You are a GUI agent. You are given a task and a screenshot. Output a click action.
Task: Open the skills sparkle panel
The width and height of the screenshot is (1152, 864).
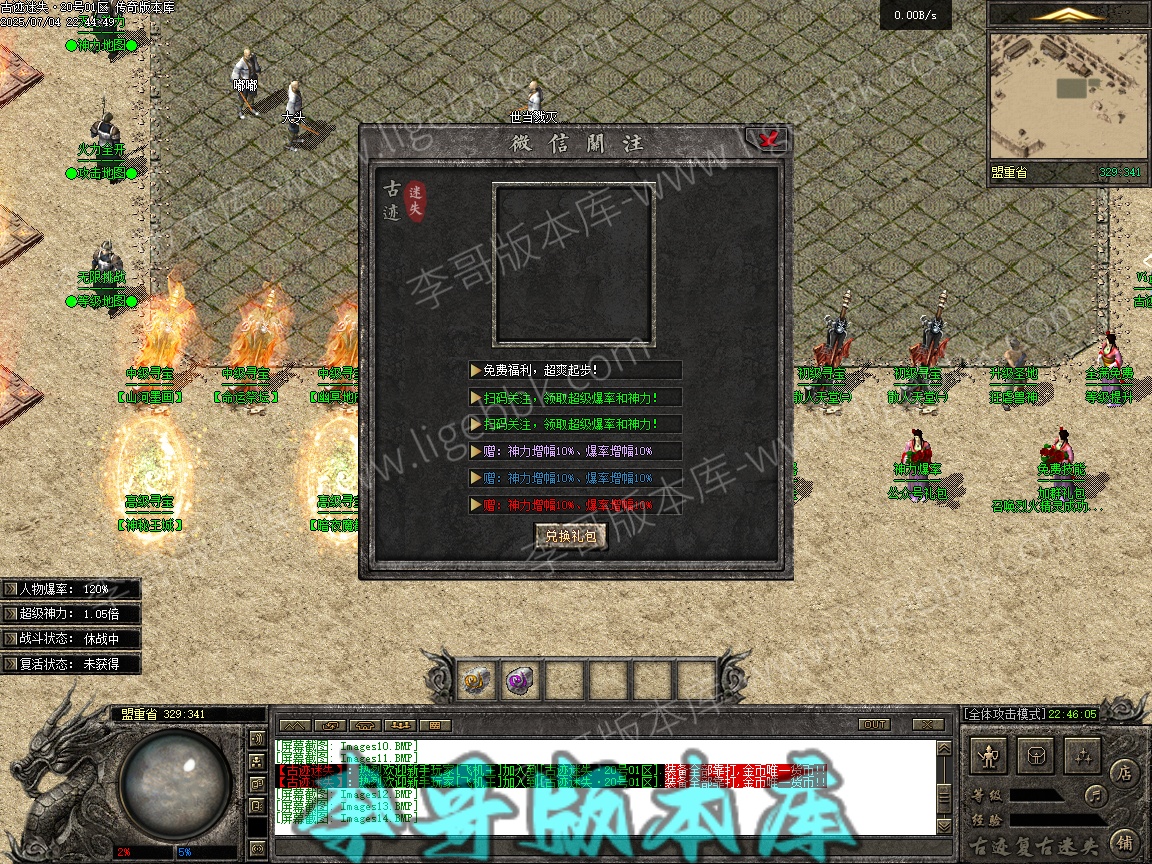coord(1083,756)
